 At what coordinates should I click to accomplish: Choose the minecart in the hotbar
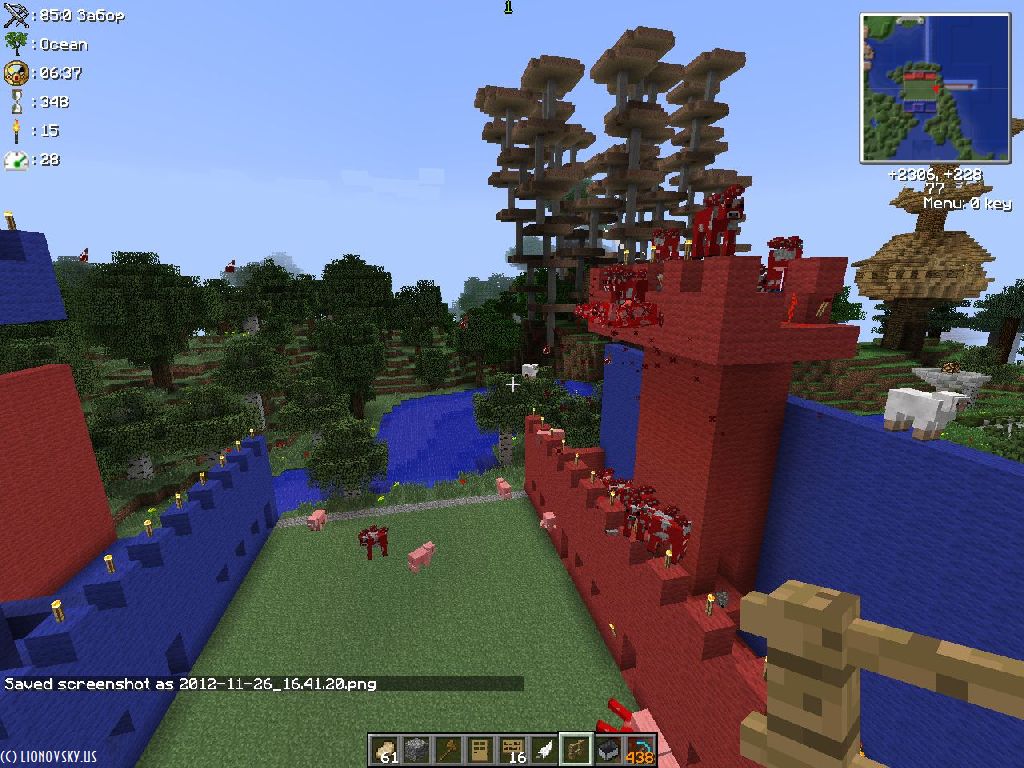click(x=608, y=749)
